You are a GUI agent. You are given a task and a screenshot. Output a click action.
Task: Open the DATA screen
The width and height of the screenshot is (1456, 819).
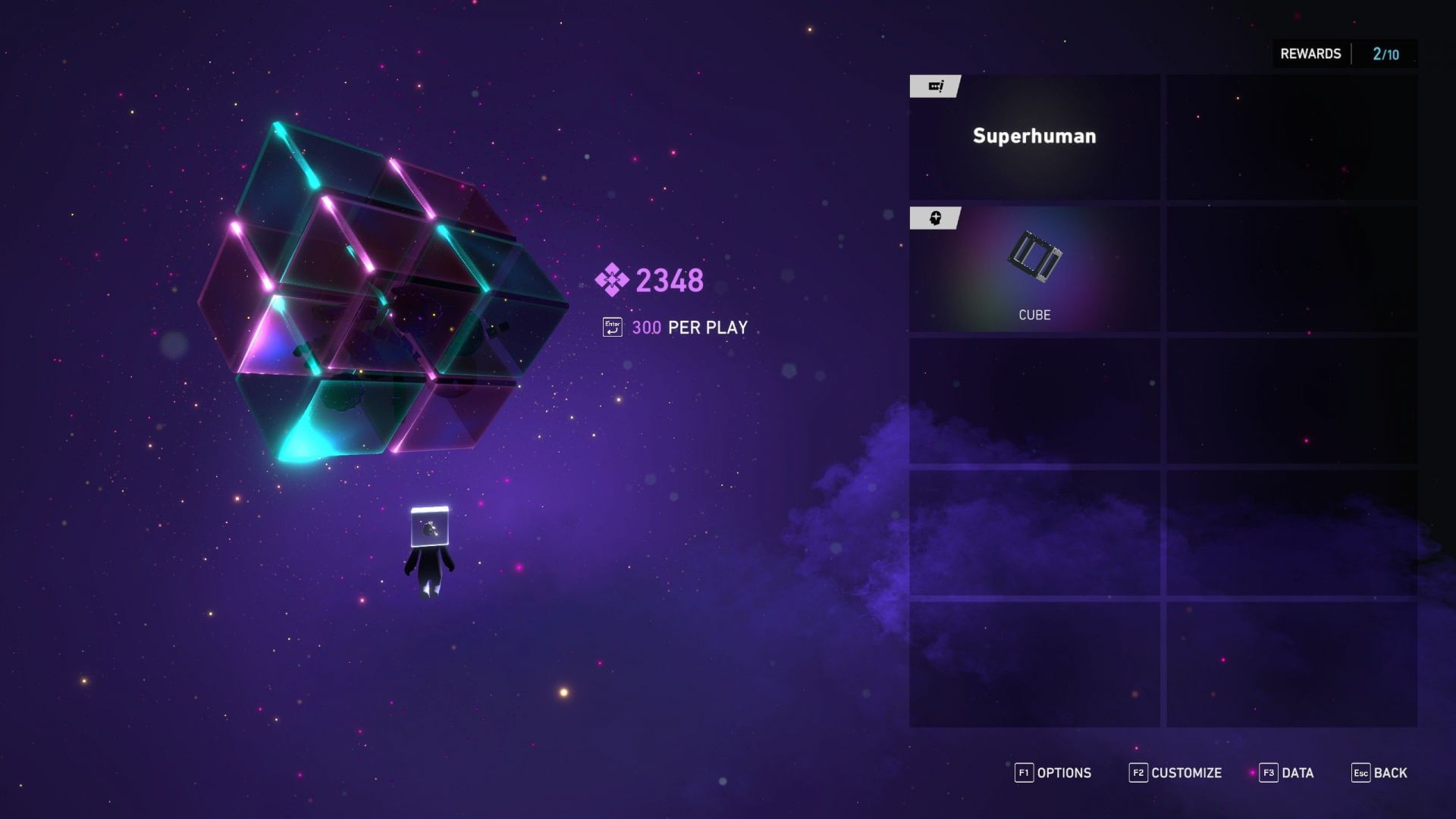click(1298, 773)
